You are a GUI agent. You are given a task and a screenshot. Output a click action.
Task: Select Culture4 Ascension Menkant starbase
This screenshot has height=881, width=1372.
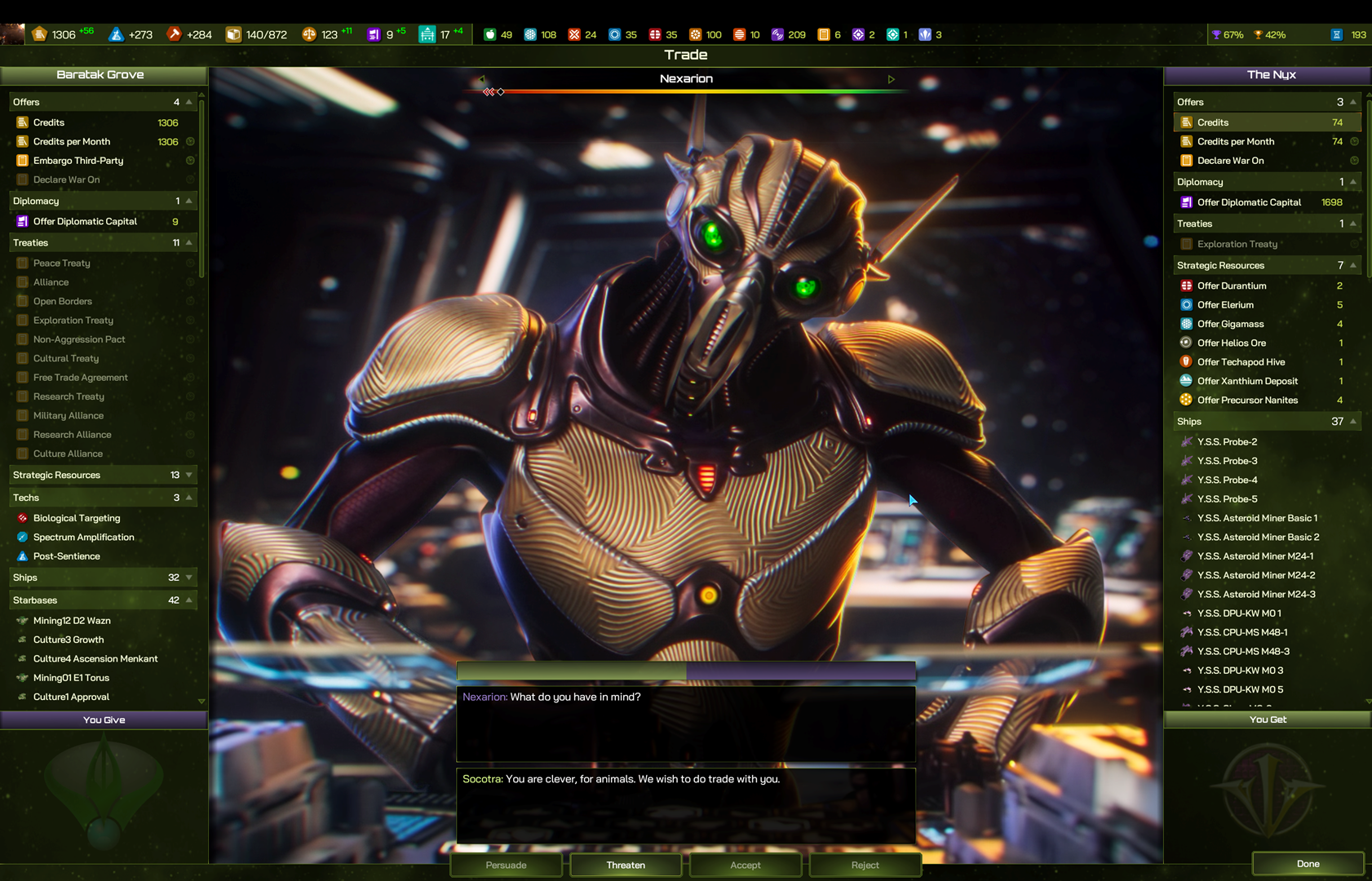(95, 659)
